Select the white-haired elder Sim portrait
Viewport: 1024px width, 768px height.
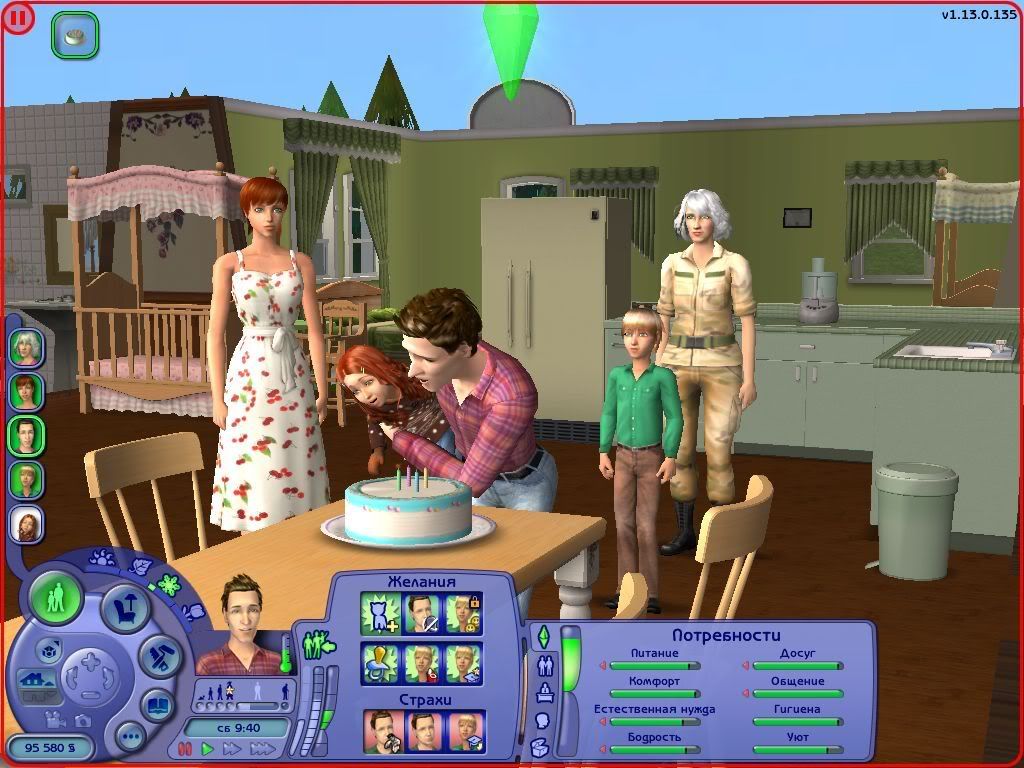[26, 347]
